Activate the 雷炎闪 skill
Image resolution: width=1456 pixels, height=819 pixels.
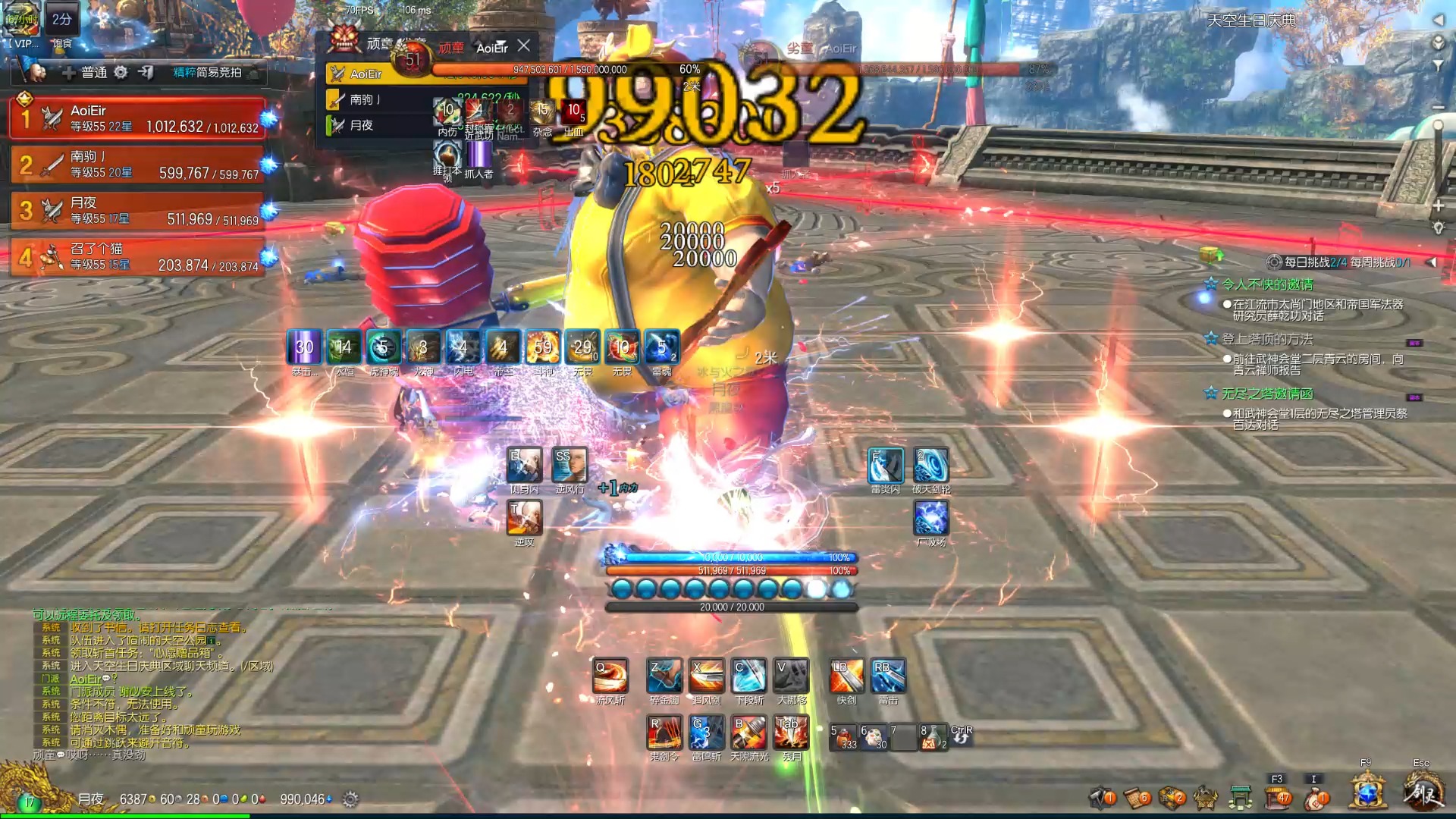pyautogui.click(x=885, y=465)
